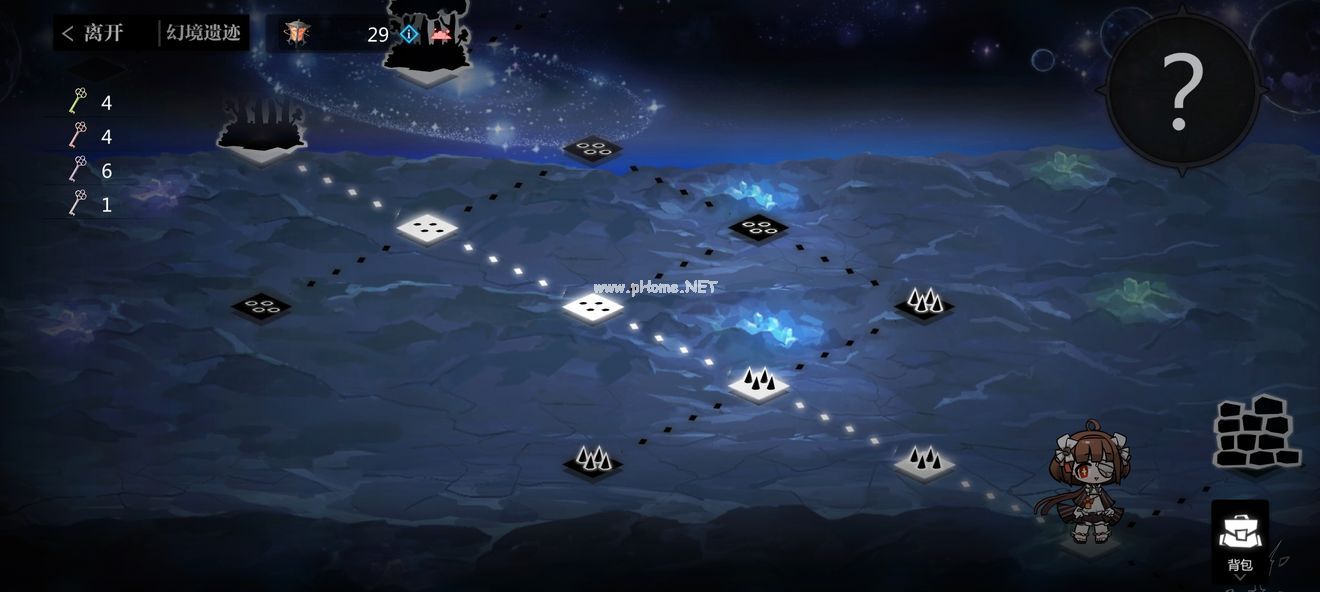Leave the stage with the 离开 button
The height and width of the screenshot is (592, 1320).
point(93,33)
